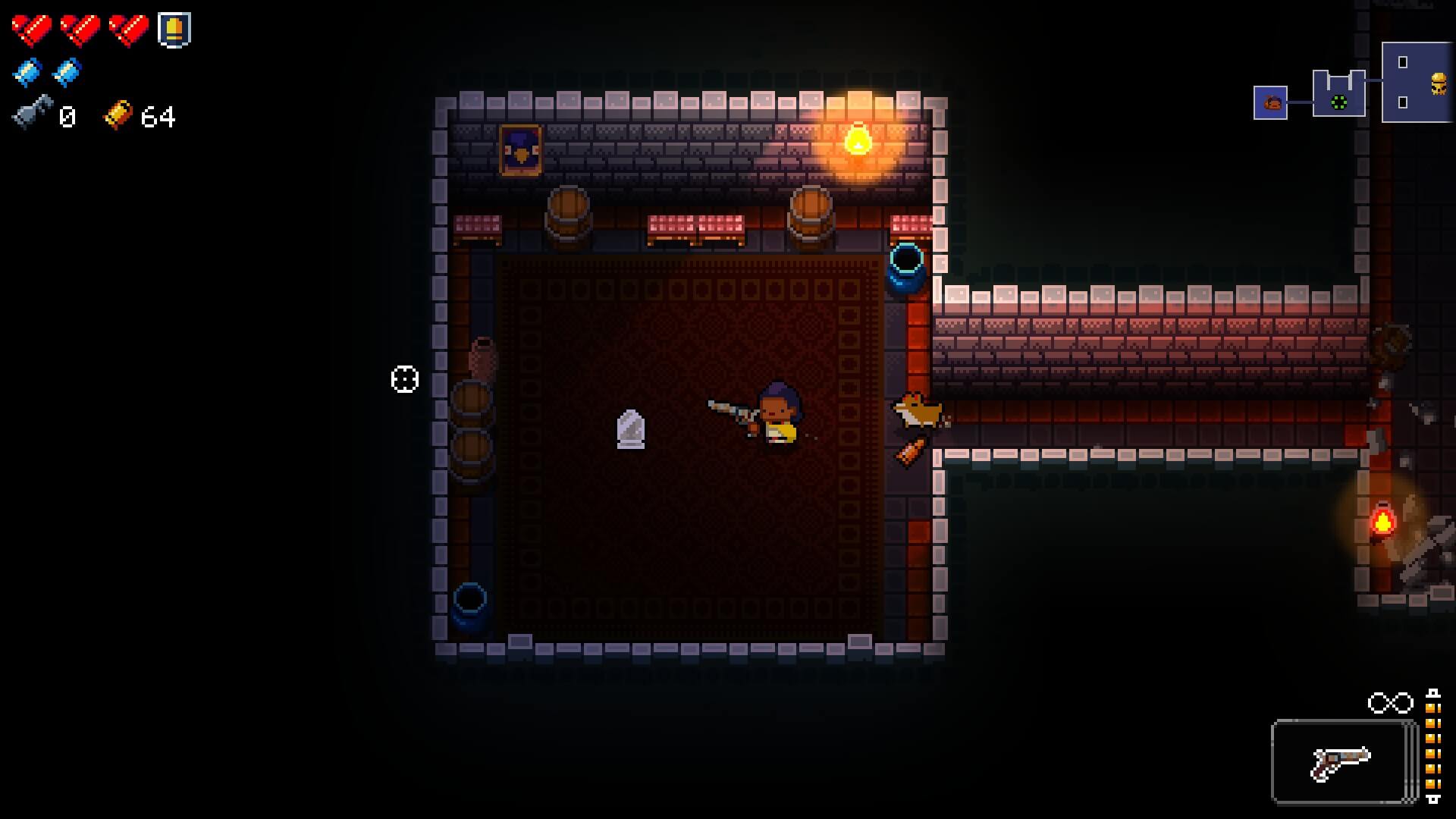
Task: Click the armor shield icon beside the hearts
Action: click(x=174, y=30)
